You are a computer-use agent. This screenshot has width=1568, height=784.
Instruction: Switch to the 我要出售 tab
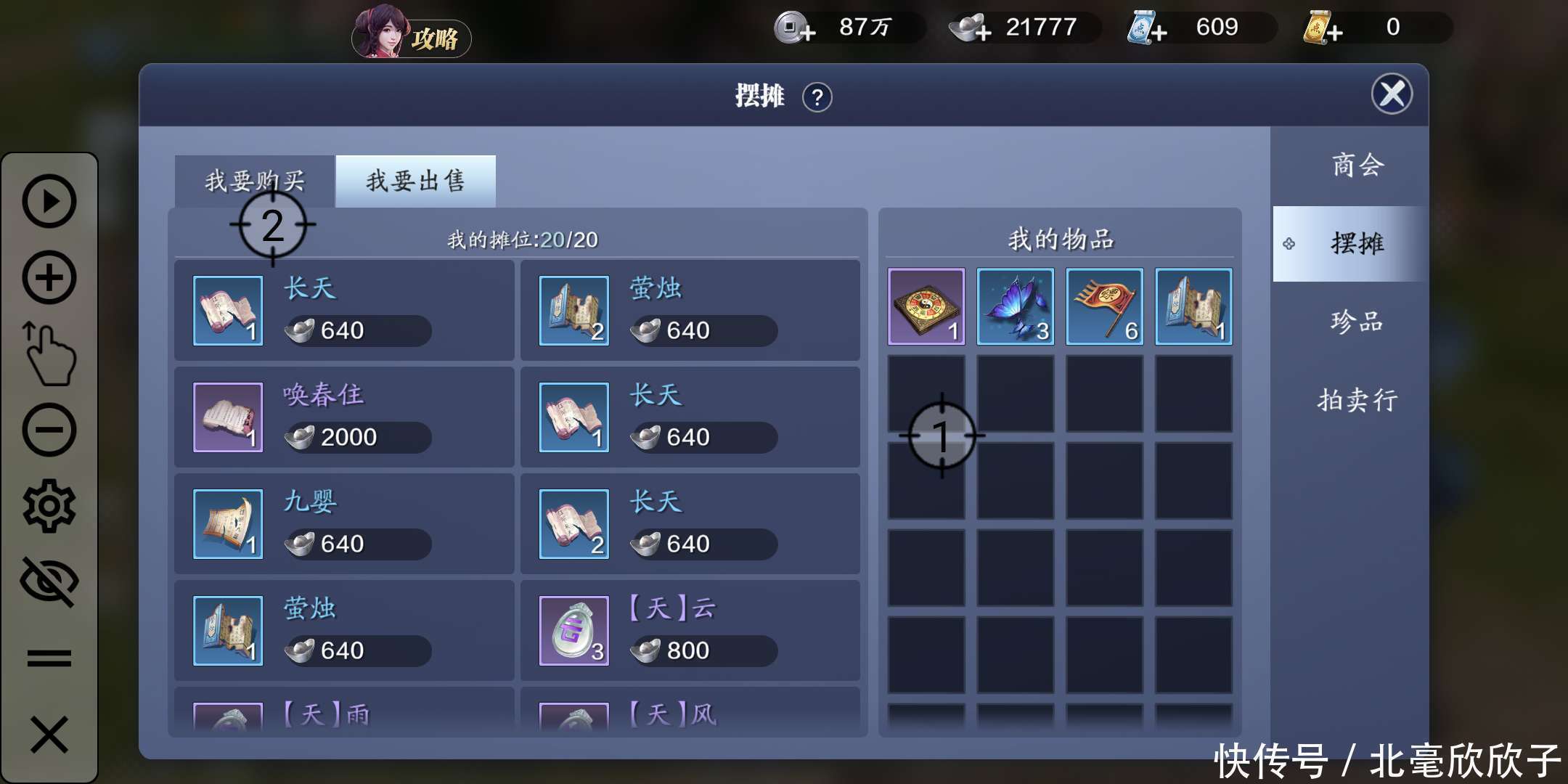[x=415, y=179]
